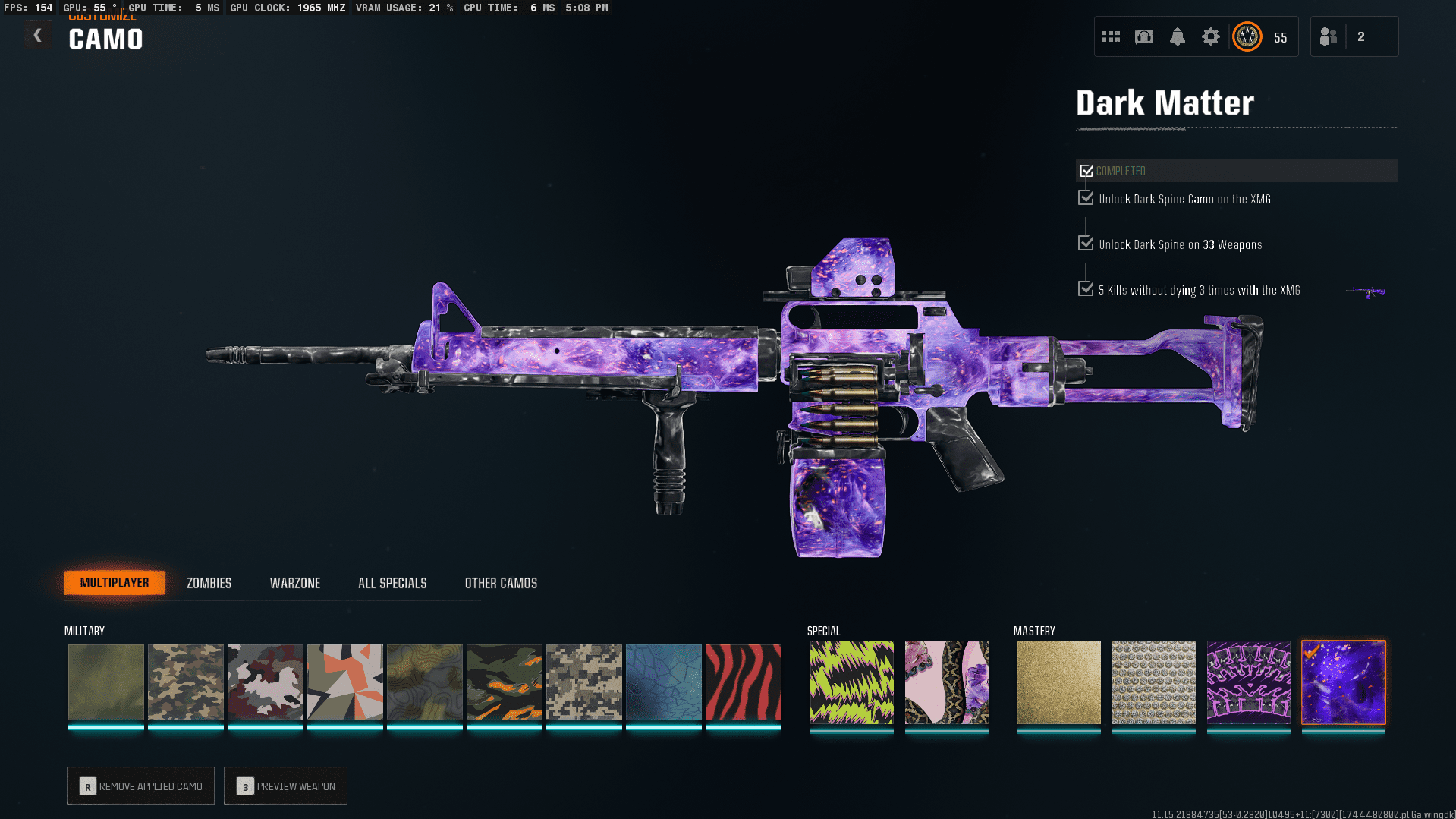Show the All Specials tab
The height and width of the screenshot is (819, 1456).
[392, 583]
